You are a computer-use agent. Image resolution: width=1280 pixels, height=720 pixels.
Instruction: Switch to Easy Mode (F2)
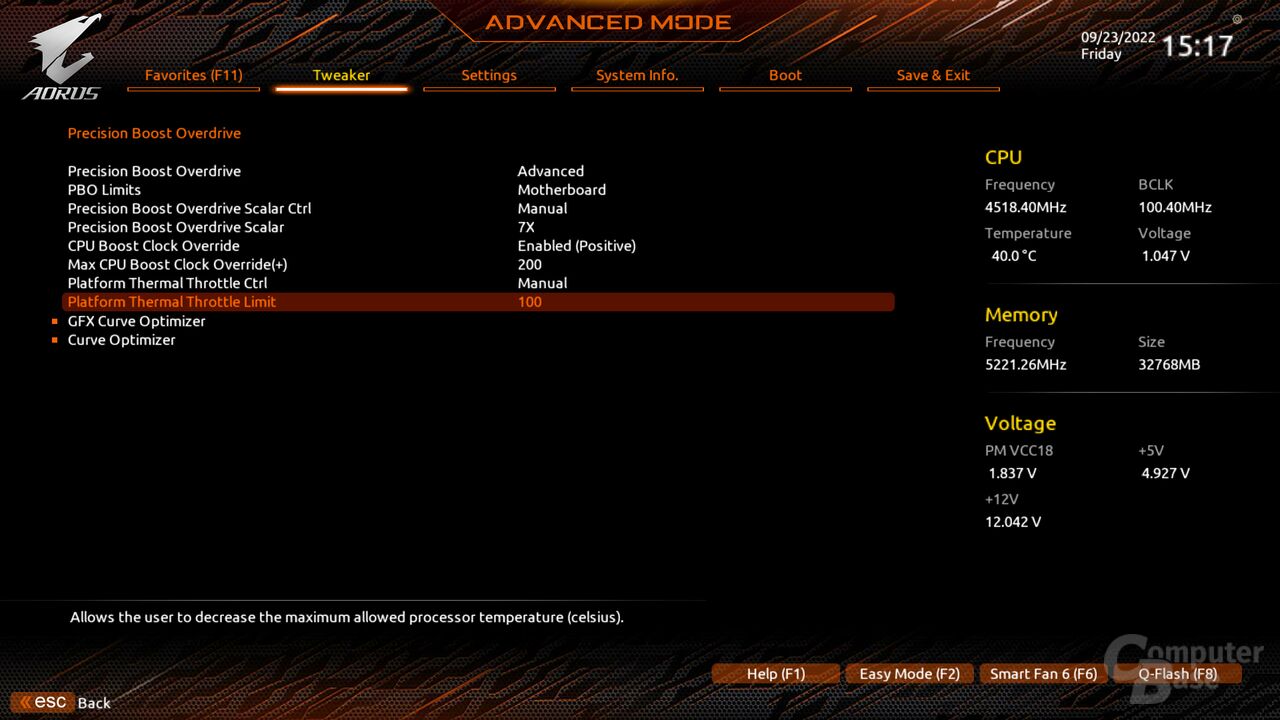(909, 674)
